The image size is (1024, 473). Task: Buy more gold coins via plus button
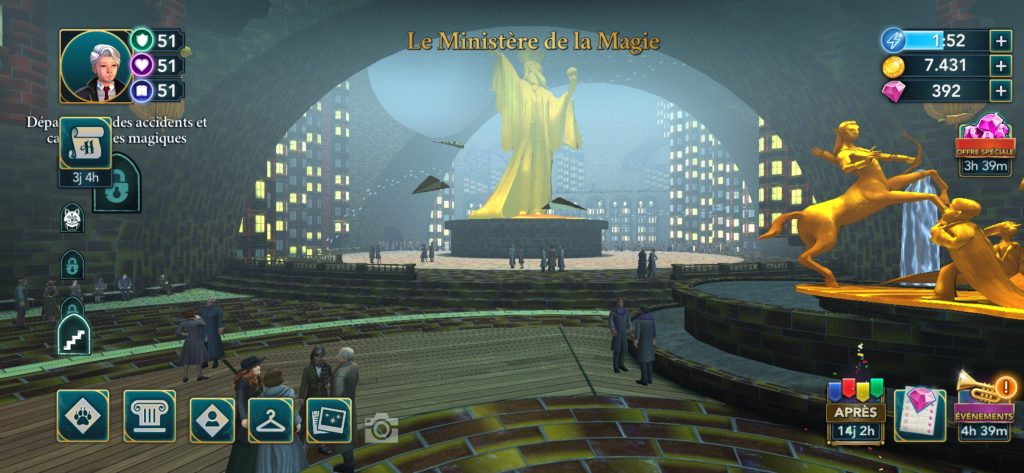1000,65
